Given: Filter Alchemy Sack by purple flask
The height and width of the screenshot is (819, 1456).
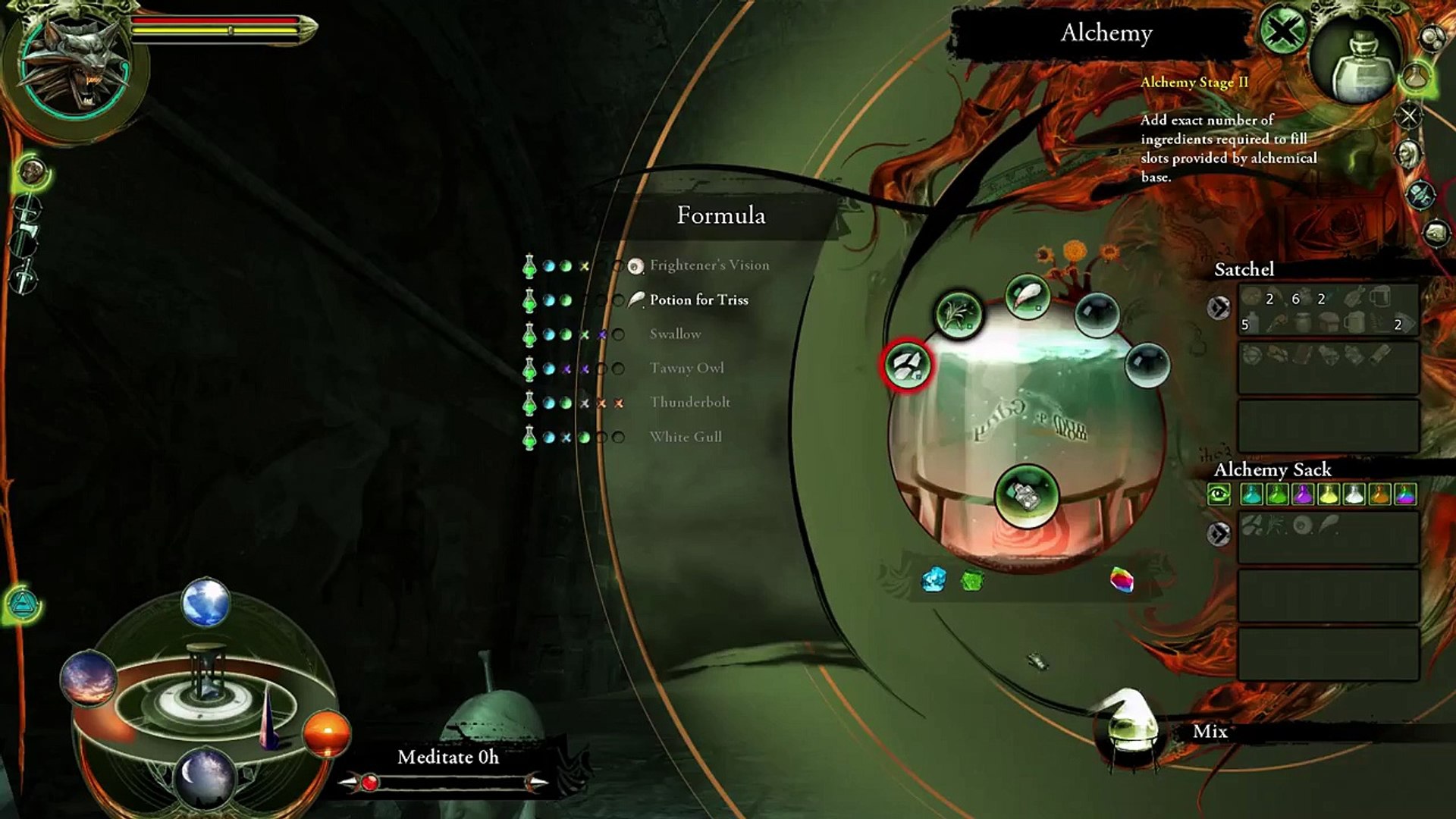Looking at the screenshot, I should coord(1303,495).
